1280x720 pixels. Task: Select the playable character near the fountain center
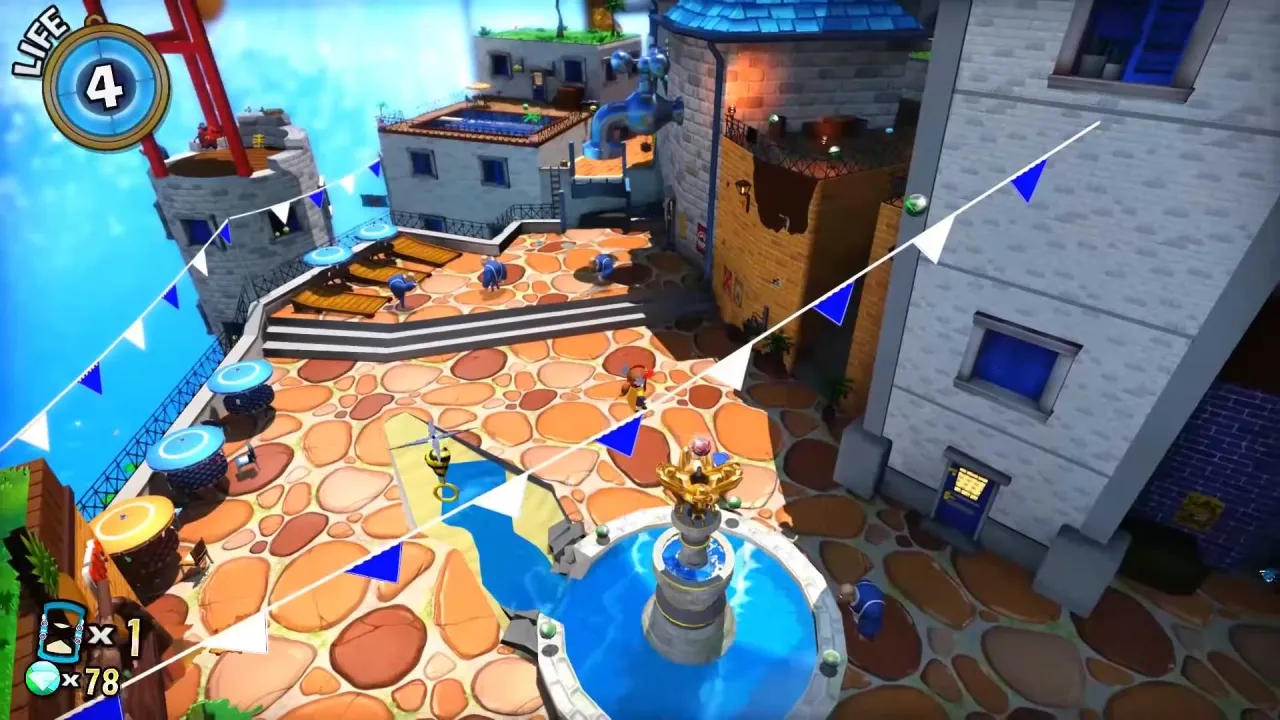[637, 390]
